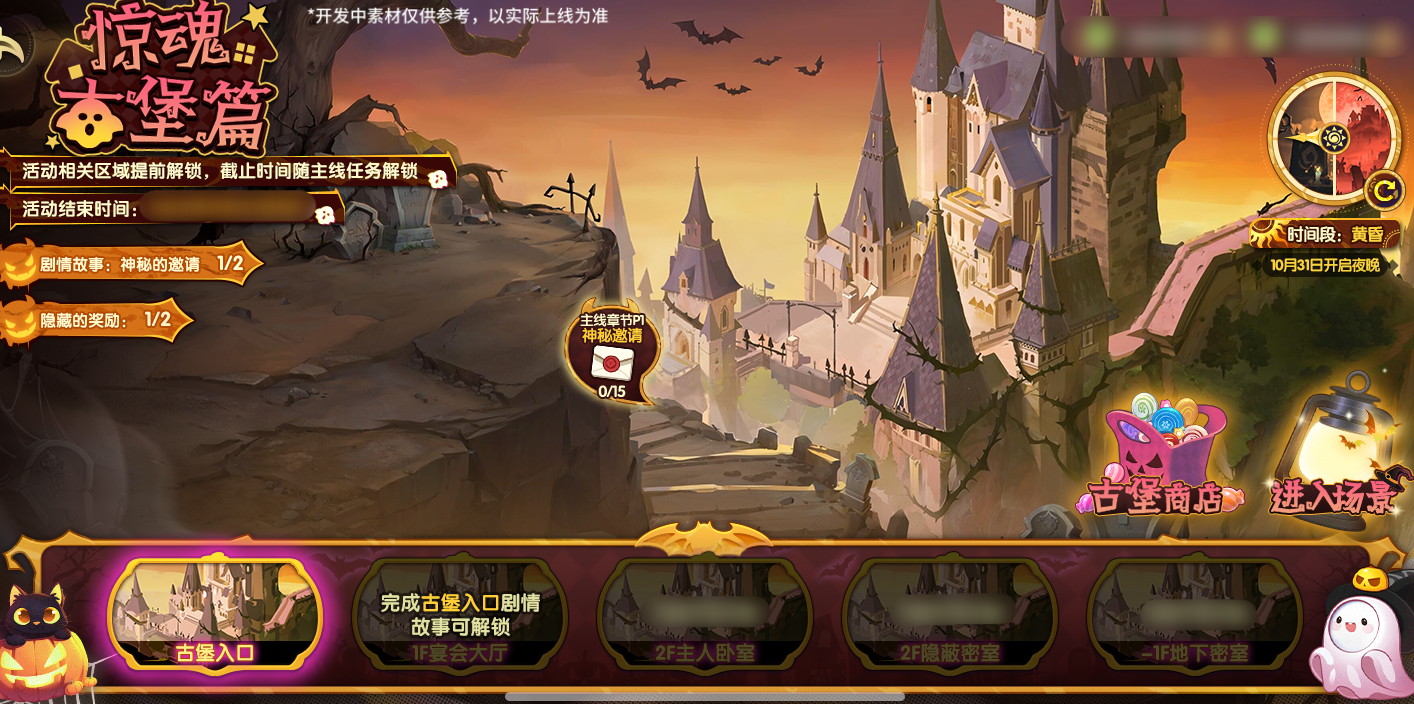Click the back arrow at top left
The image size is (1414, 704).
[12, 47]
